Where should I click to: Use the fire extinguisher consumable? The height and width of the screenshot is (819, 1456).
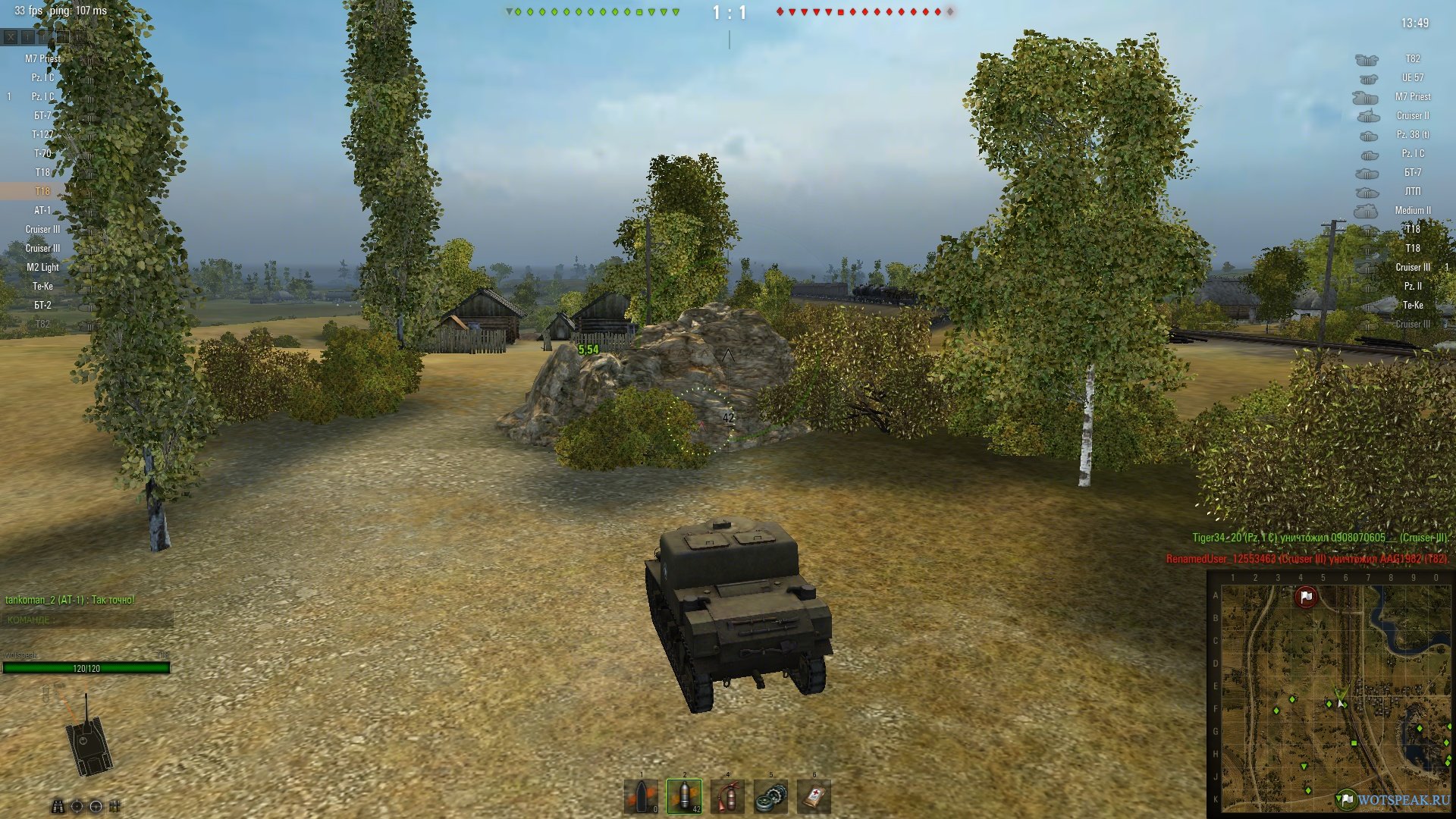click(727, 797)
